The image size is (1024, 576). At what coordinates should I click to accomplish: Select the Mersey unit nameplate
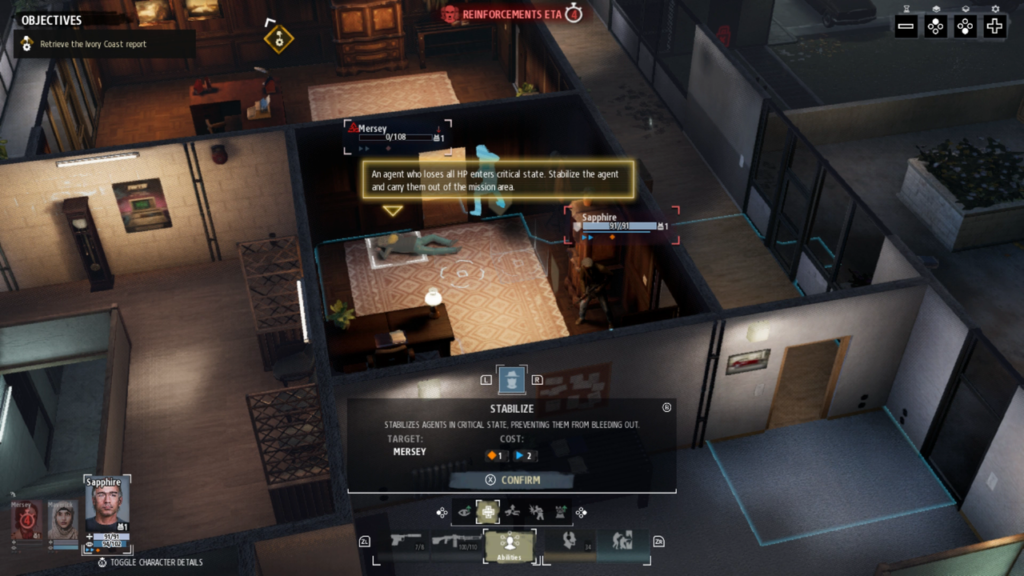click(397, 133)
